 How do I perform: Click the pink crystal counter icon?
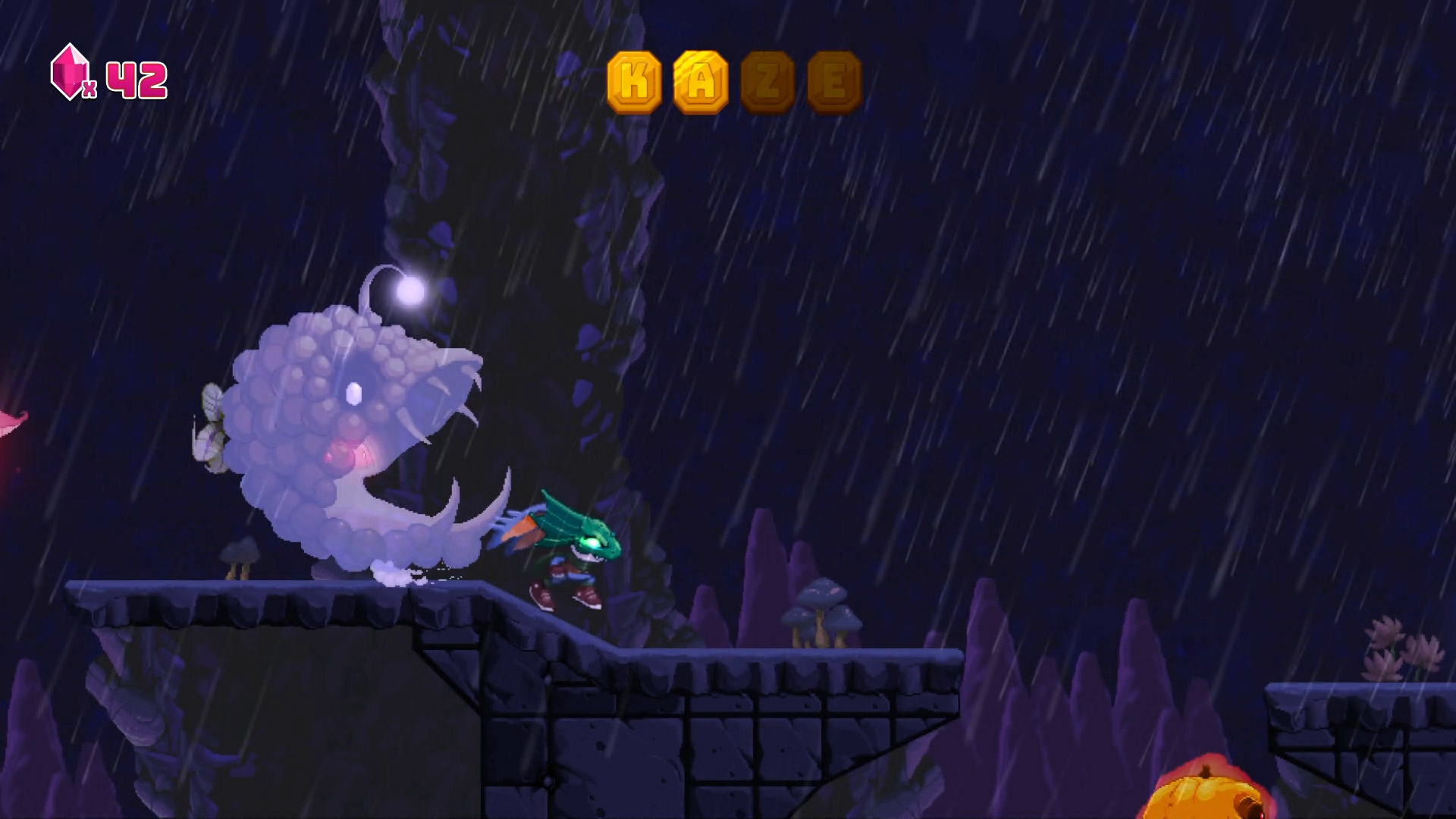point(69,72)
